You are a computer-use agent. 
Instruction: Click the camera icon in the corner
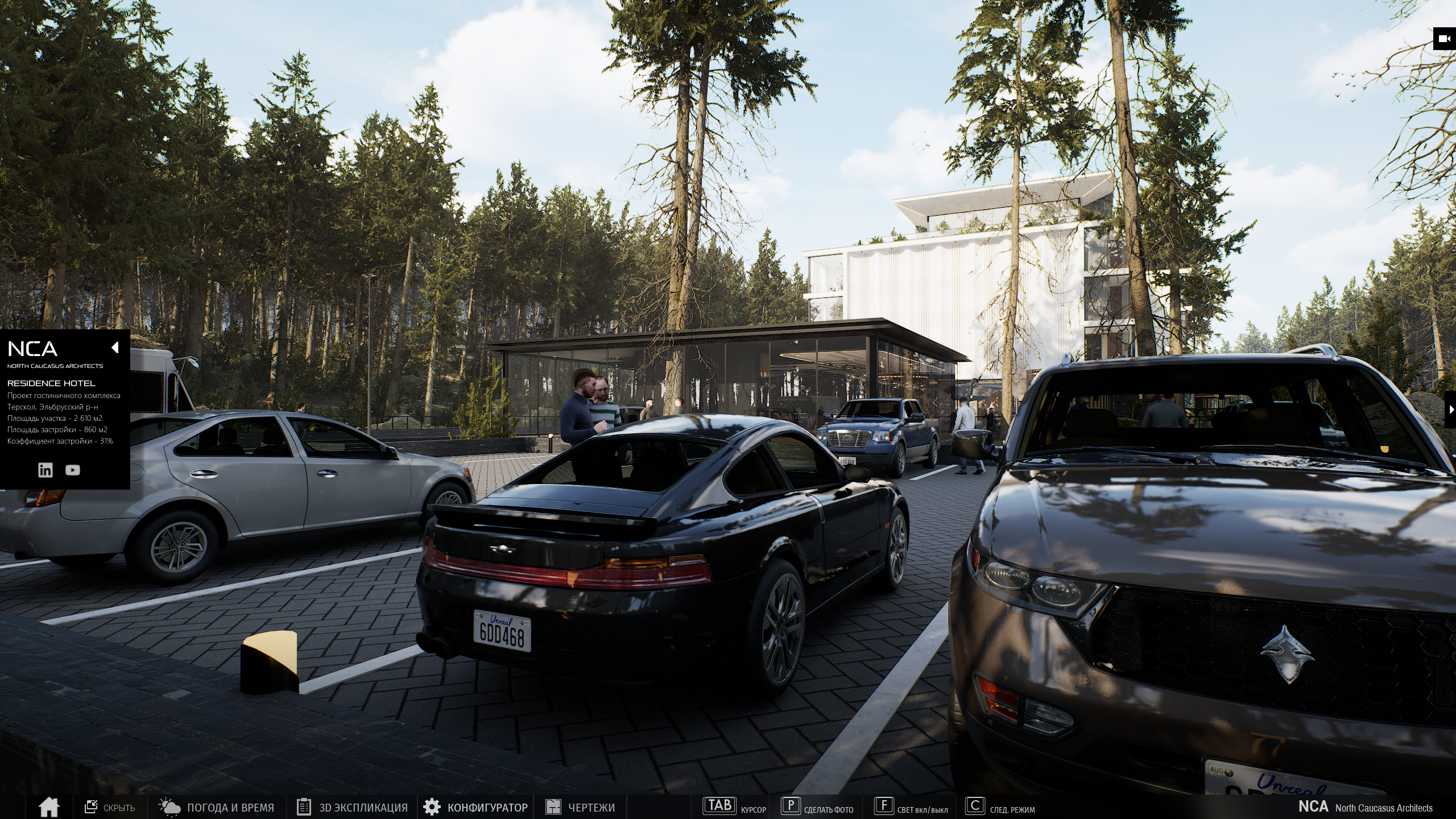(x=1444, y=39)
